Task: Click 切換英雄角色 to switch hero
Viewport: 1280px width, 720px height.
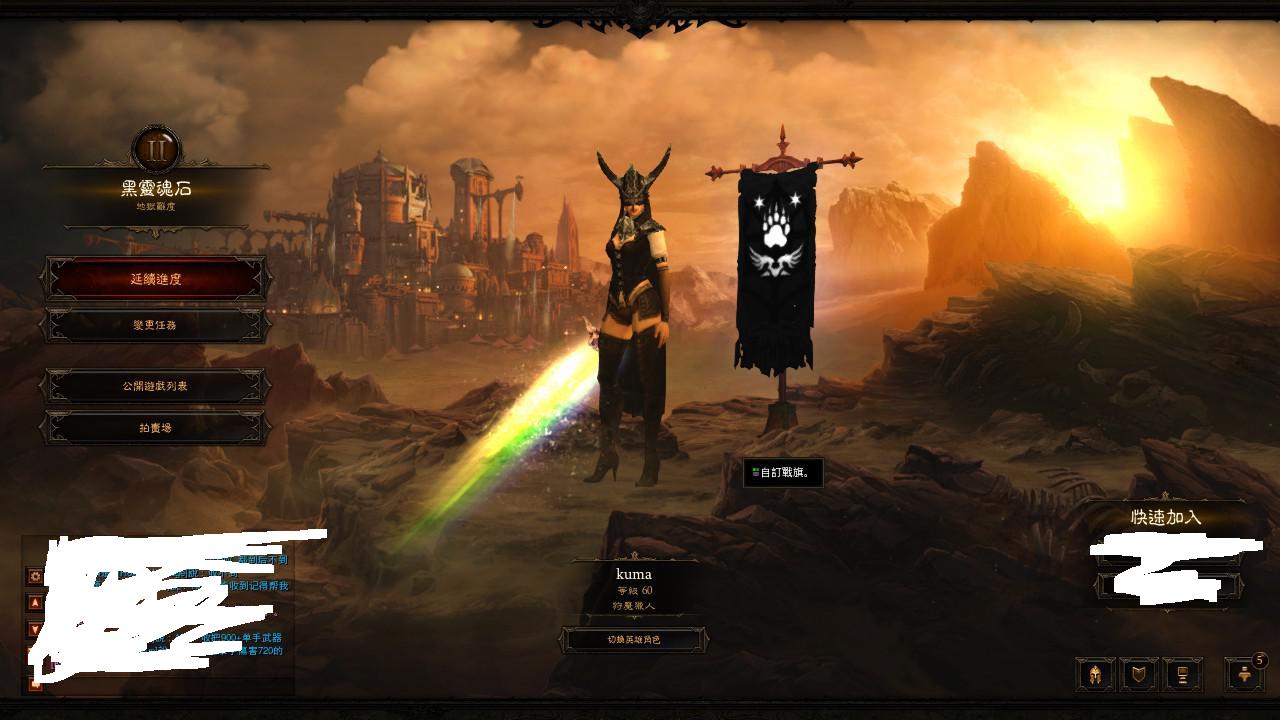Action: click(x=634, y=640)
